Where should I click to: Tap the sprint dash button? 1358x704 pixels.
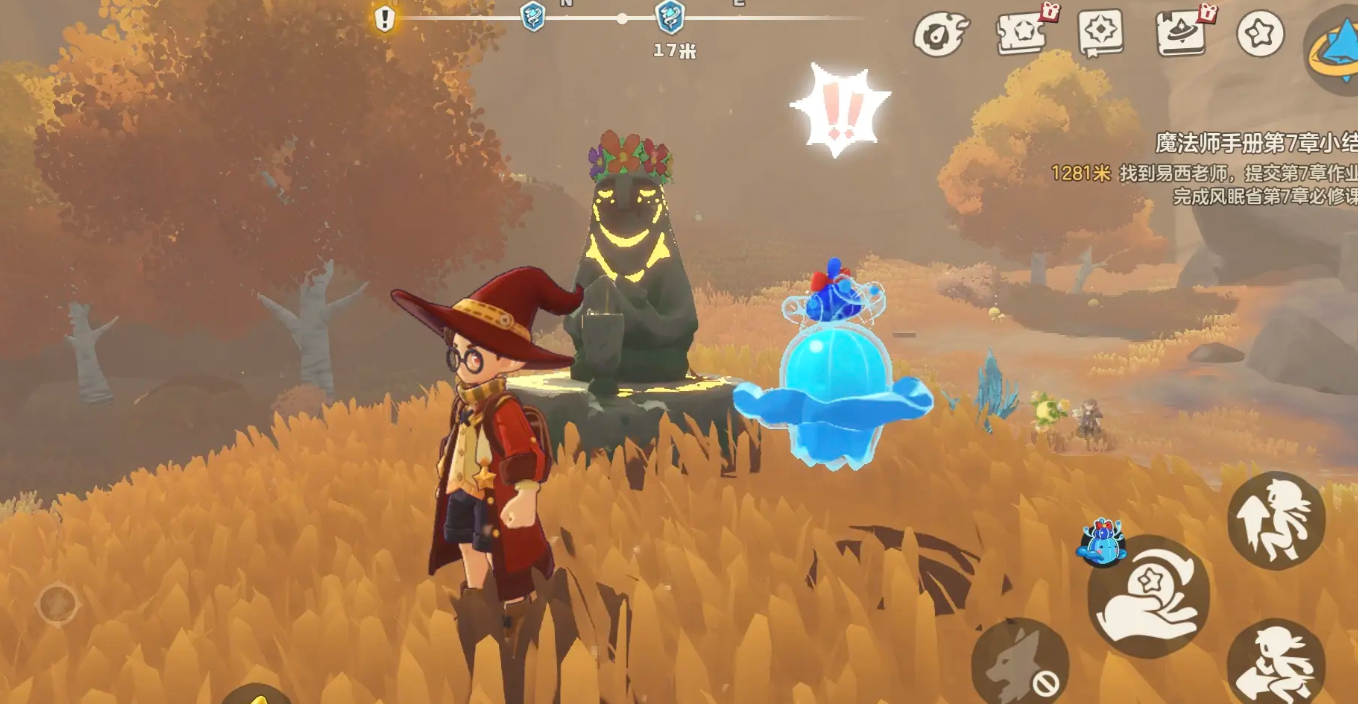coord(1276,664)
